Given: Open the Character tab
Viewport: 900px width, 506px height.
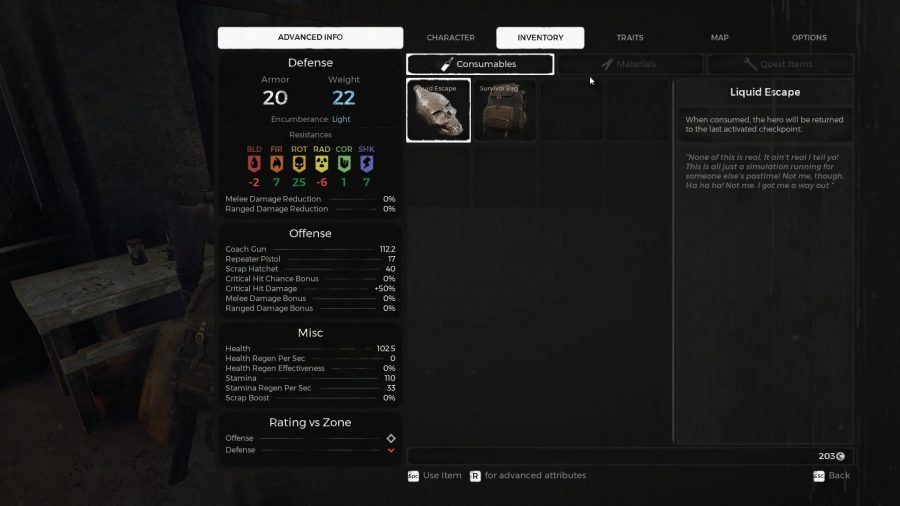Looking at the screenshot, I should [450, 38].
